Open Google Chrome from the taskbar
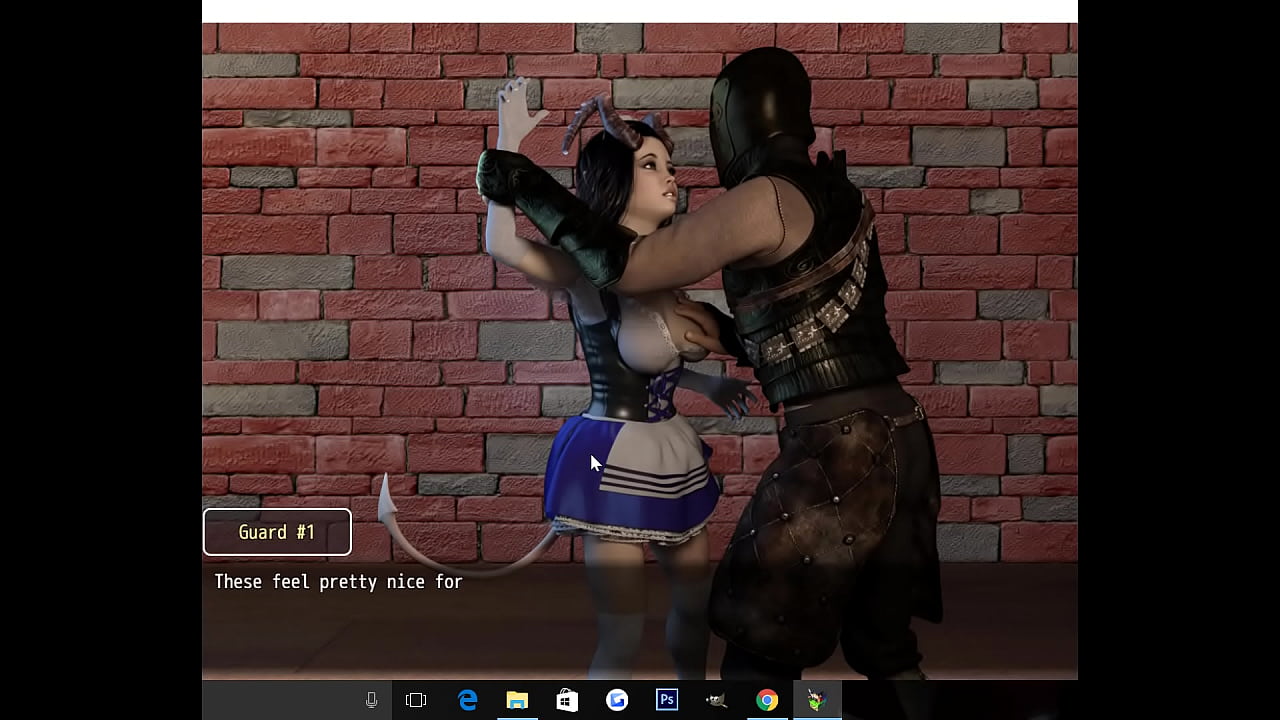This screenshot has width=1280, height=720. 766,700
